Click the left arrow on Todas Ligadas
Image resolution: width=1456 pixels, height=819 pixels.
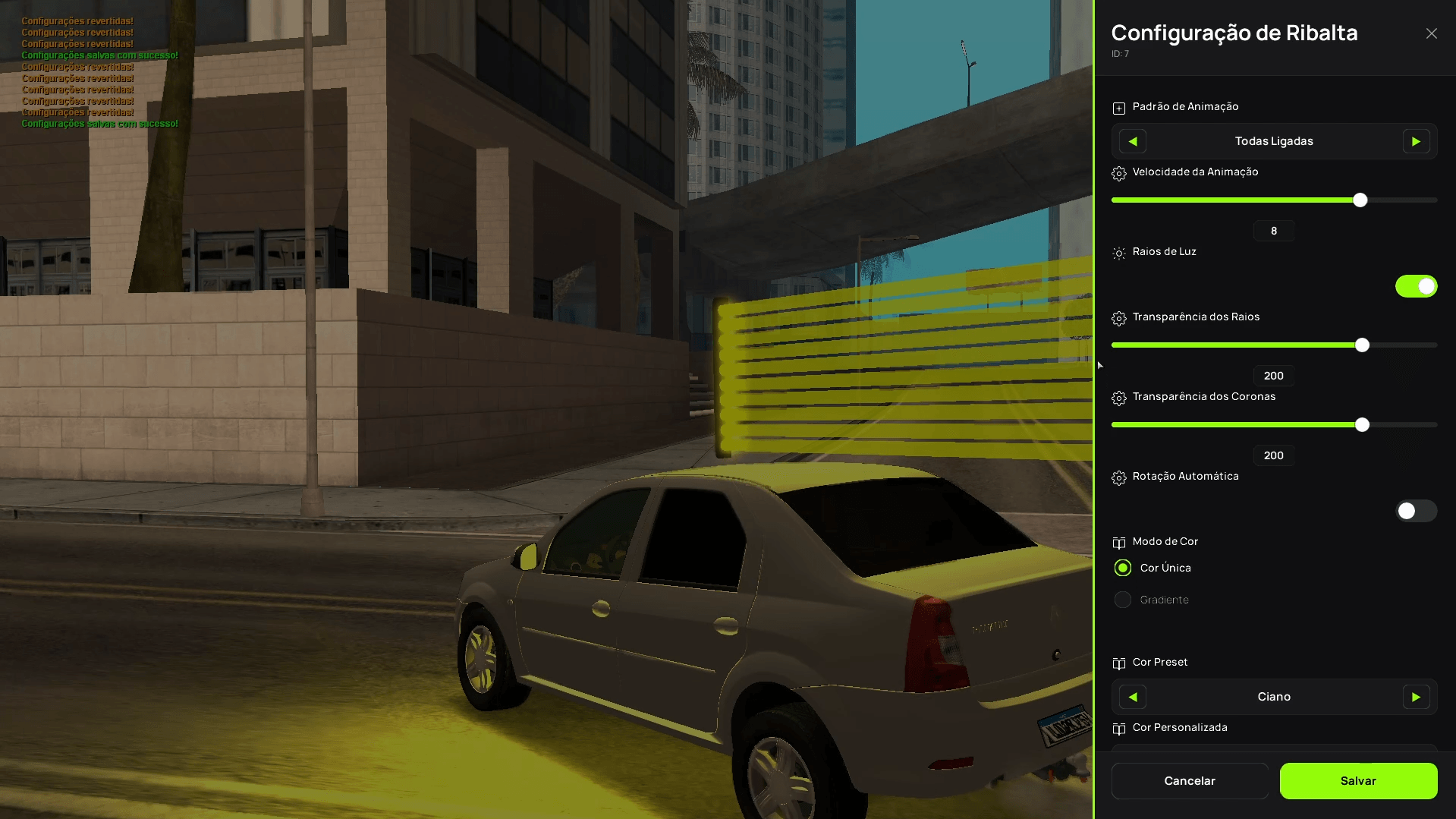[x=1131, y=141]
